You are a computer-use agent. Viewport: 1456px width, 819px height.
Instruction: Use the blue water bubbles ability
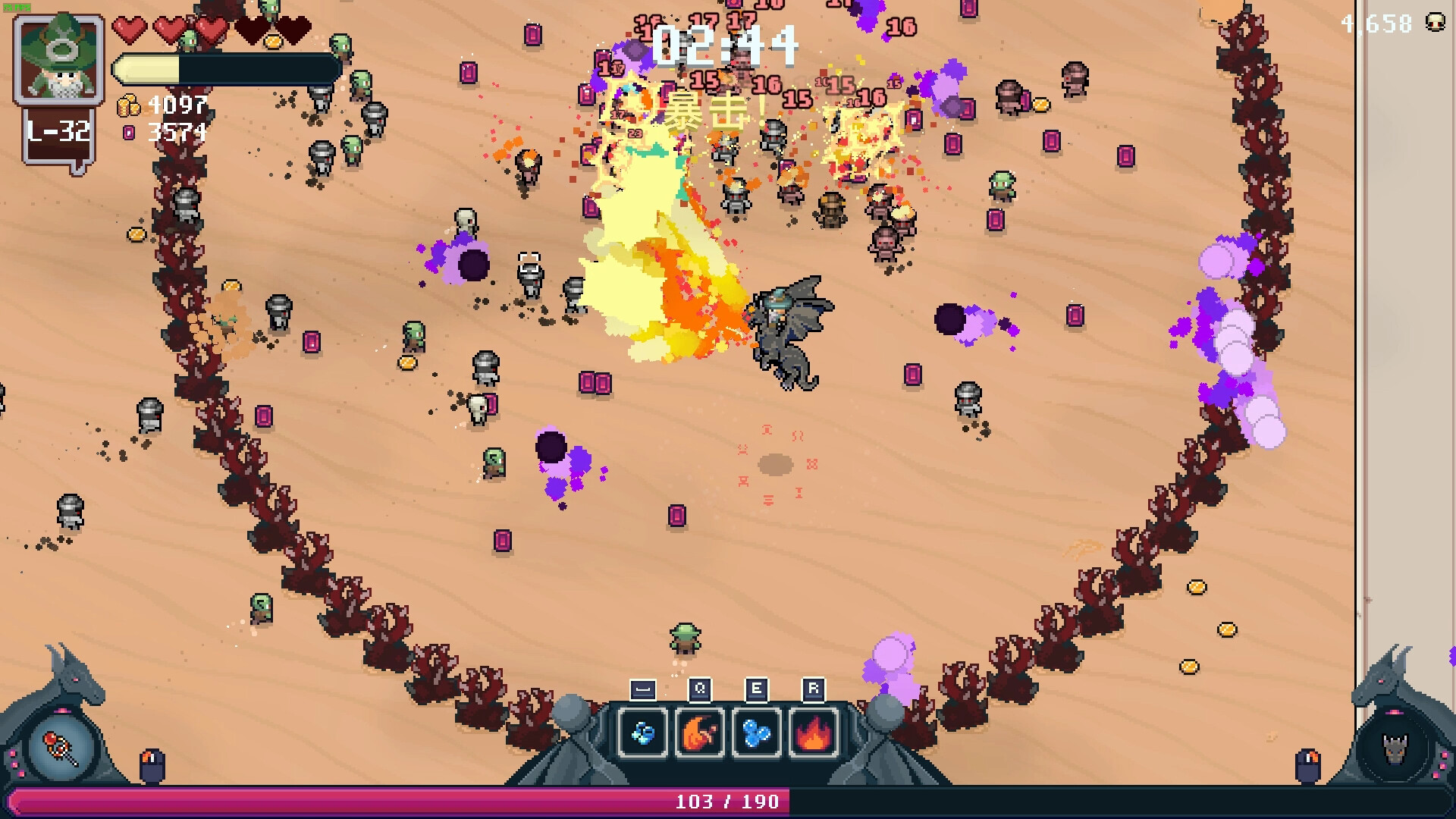click(x=756, y=733)
